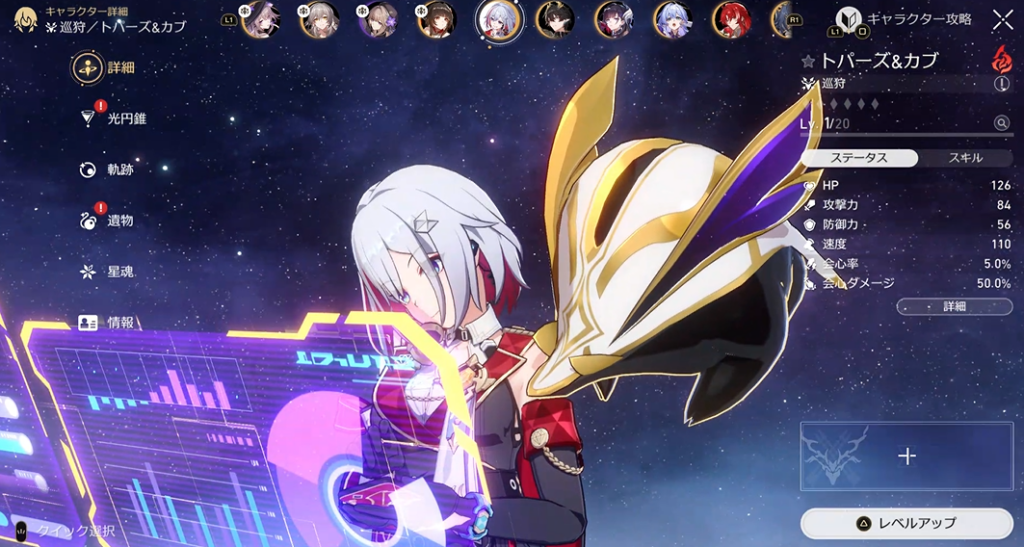The image size is (1024, 547).
Task: Click the magnifier icon next to the level
Action: pyautogui.click(x=1001, y=123)
